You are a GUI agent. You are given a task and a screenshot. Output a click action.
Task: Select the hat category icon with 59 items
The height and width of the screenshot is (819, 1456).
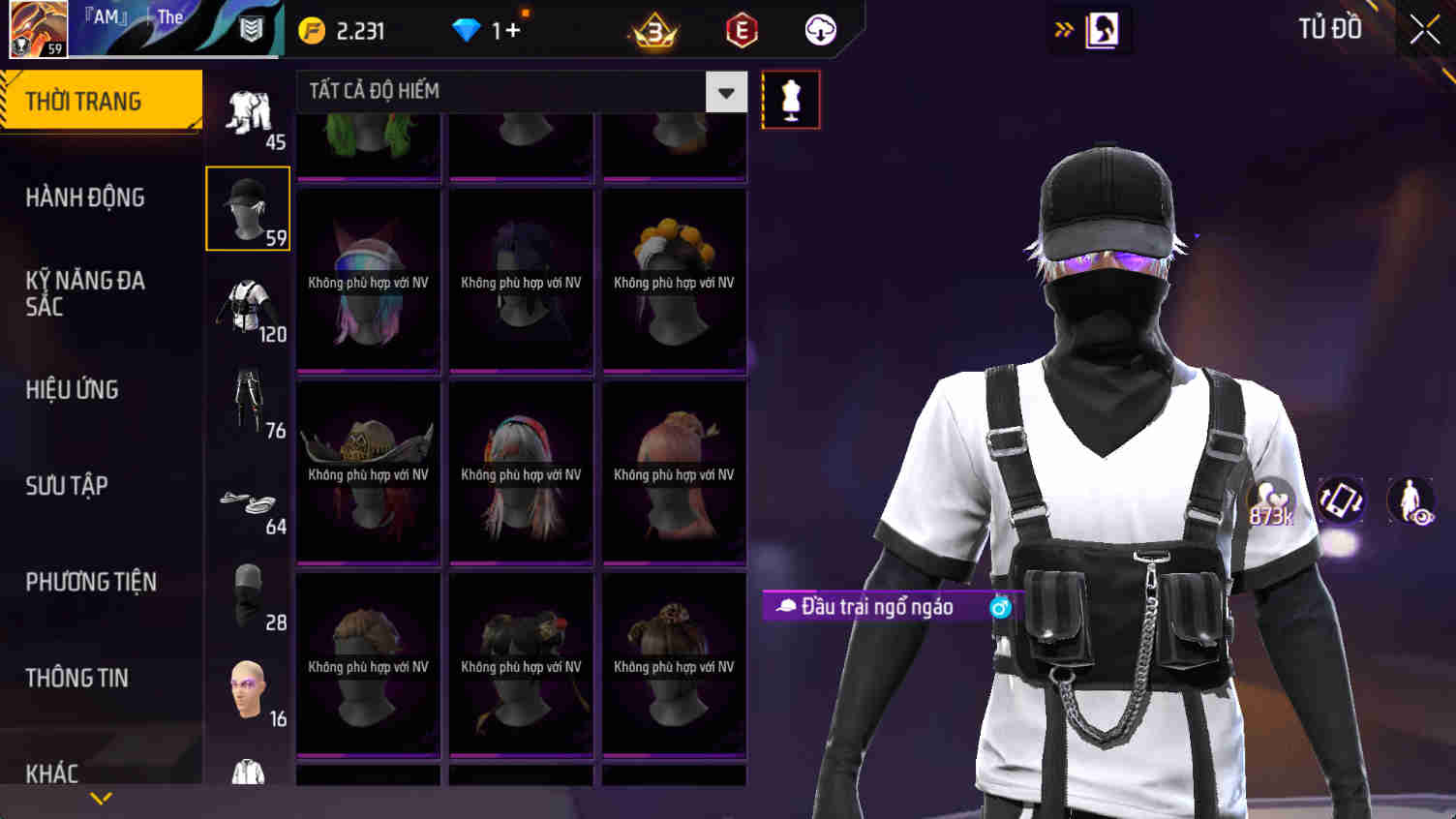tap(247, 207)
